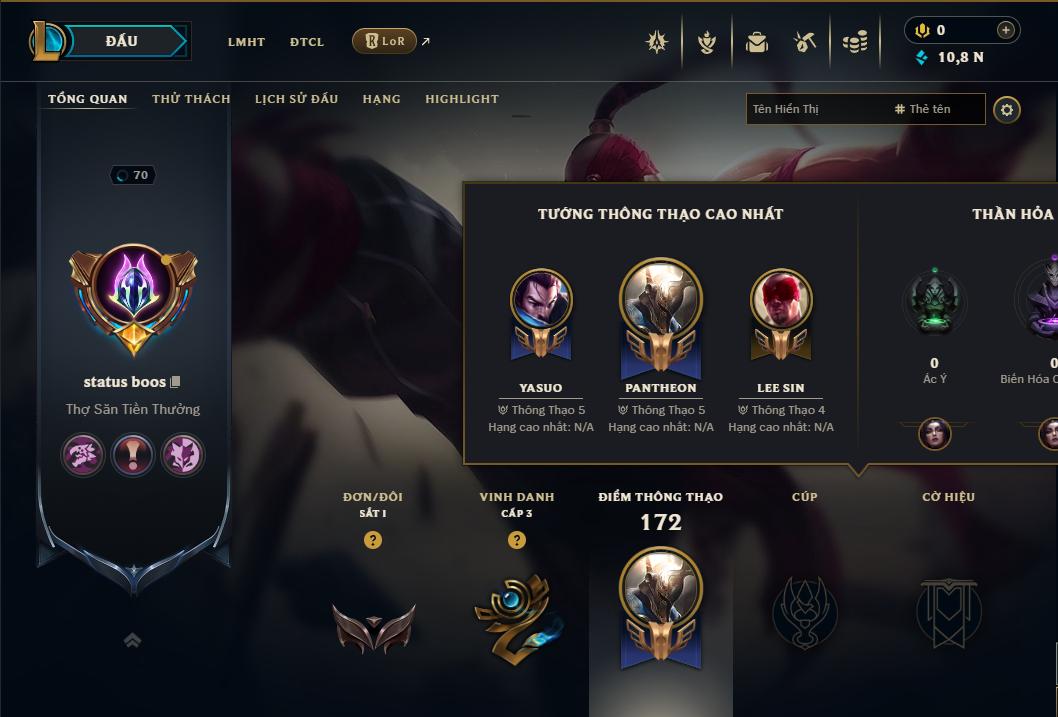Screen dimensions: 1058x717
Task: Open the LMHT menu entry
Action: 246,42
